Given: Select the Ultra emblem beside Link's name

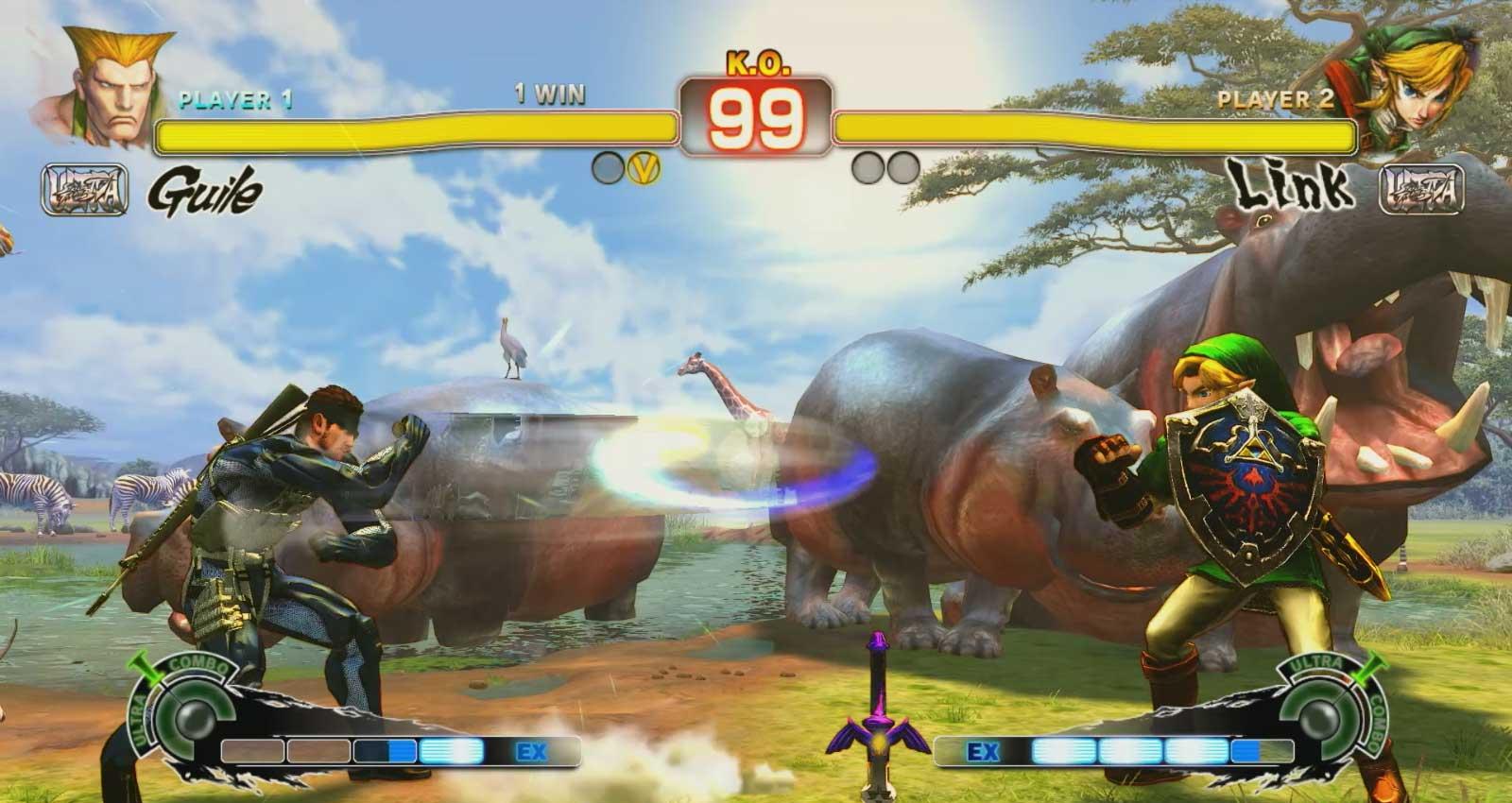Looking at the screenshot, I should (1421, 189).
